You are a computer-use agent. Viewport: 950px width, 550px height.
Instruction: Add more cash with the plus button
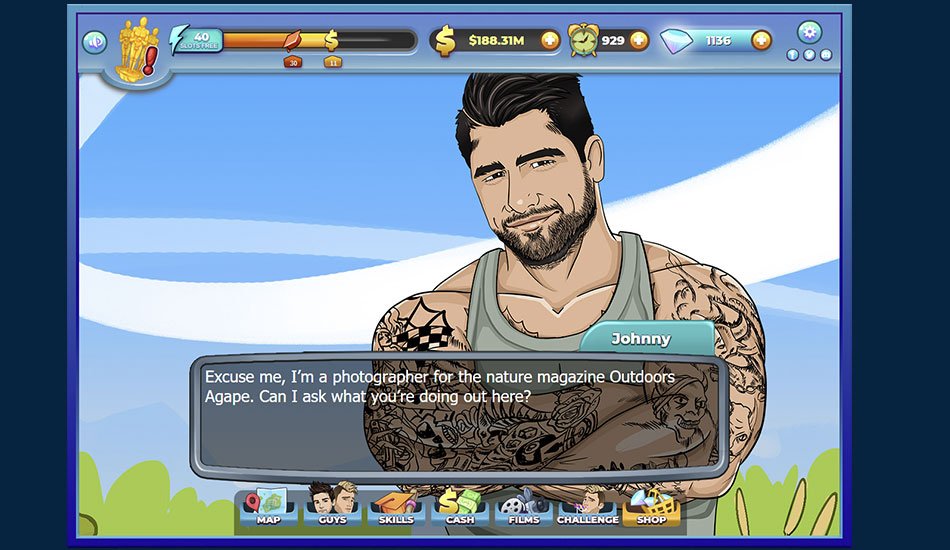coord(550,41)
